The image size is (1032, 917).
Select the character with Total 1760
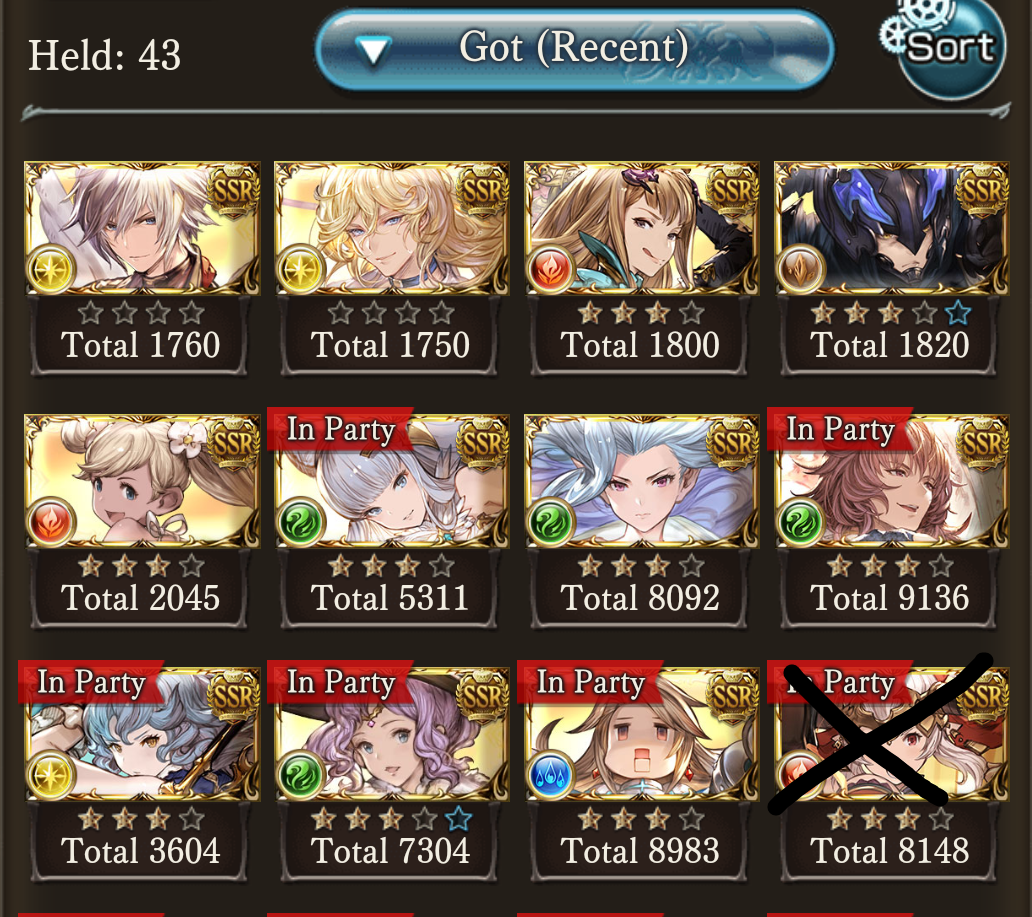(141, 229)
